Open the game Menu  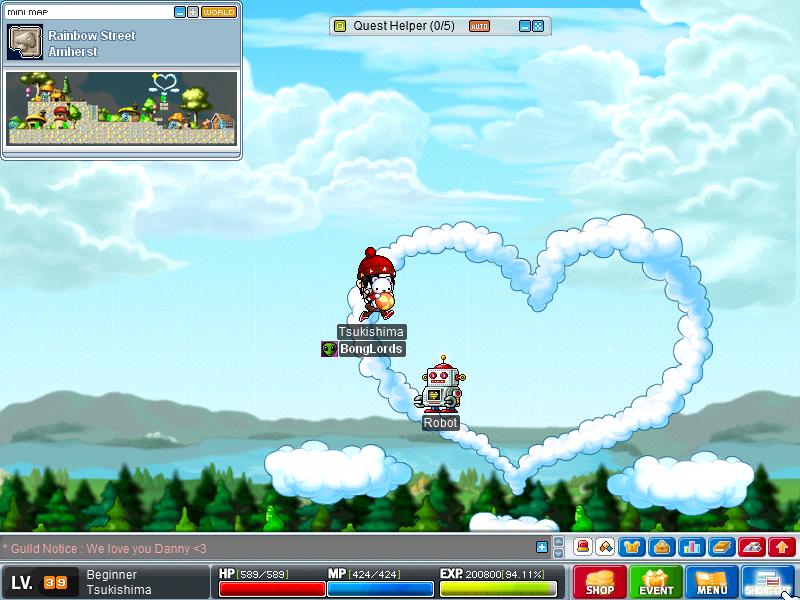(712, 582)
